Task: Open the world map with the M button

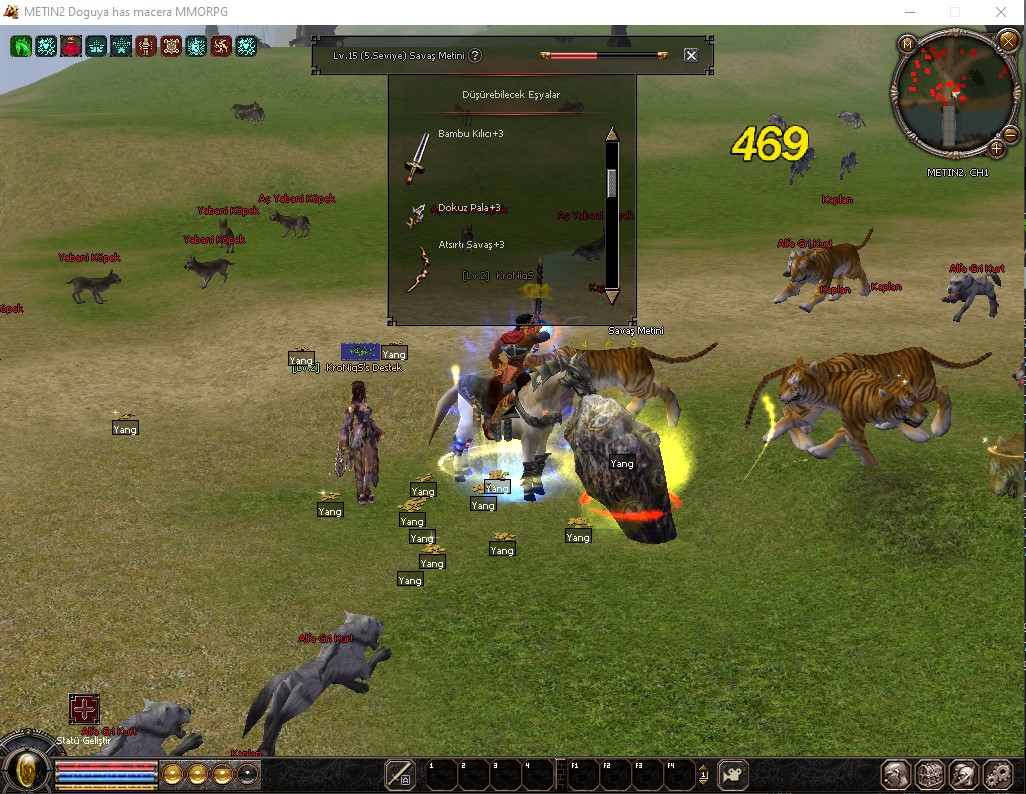Action: coord(907,44)
